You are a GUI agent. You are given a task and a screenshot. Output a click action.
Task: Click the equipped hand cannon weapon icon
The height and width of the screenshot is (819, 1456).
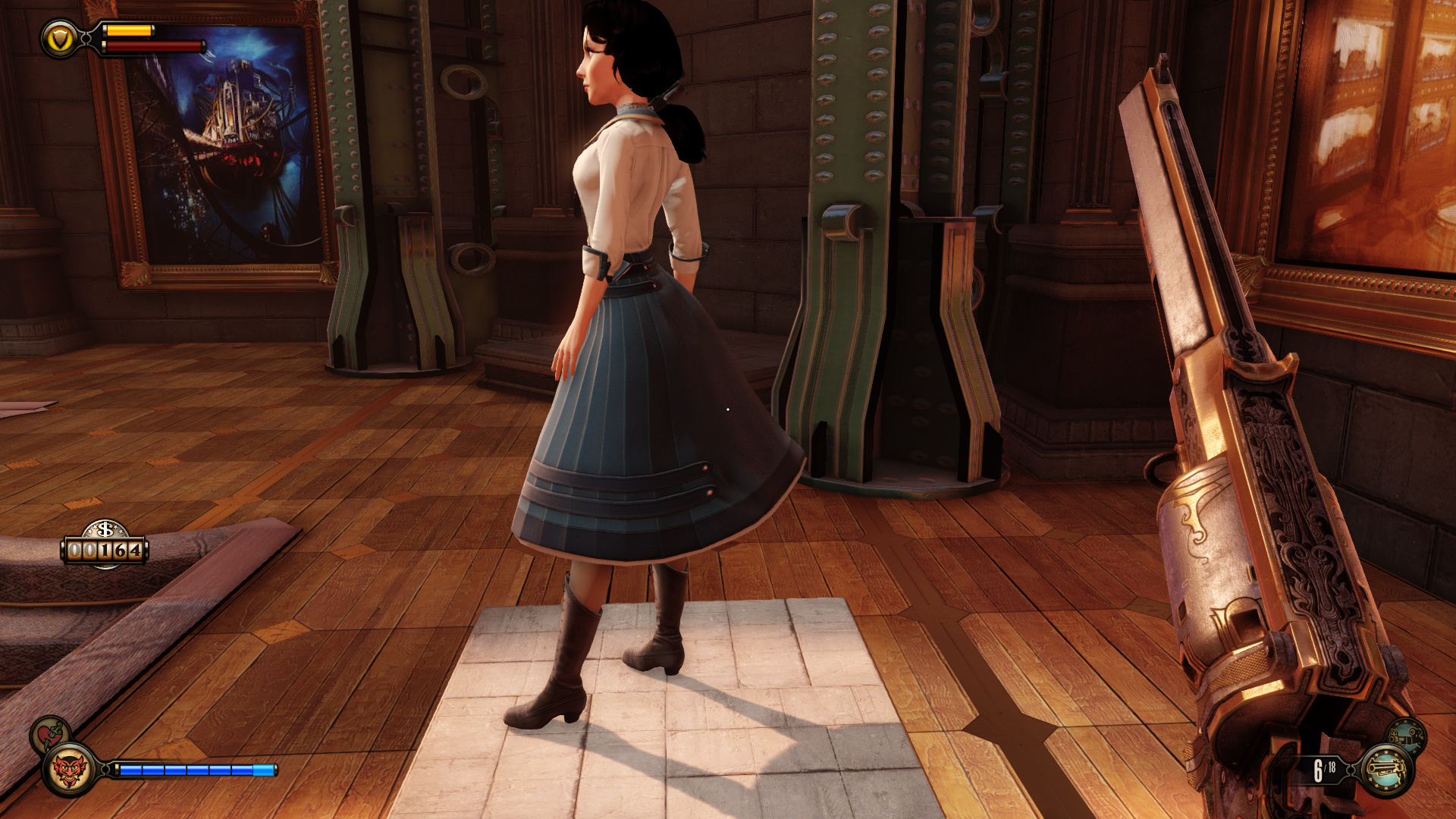coord(1387,770)
